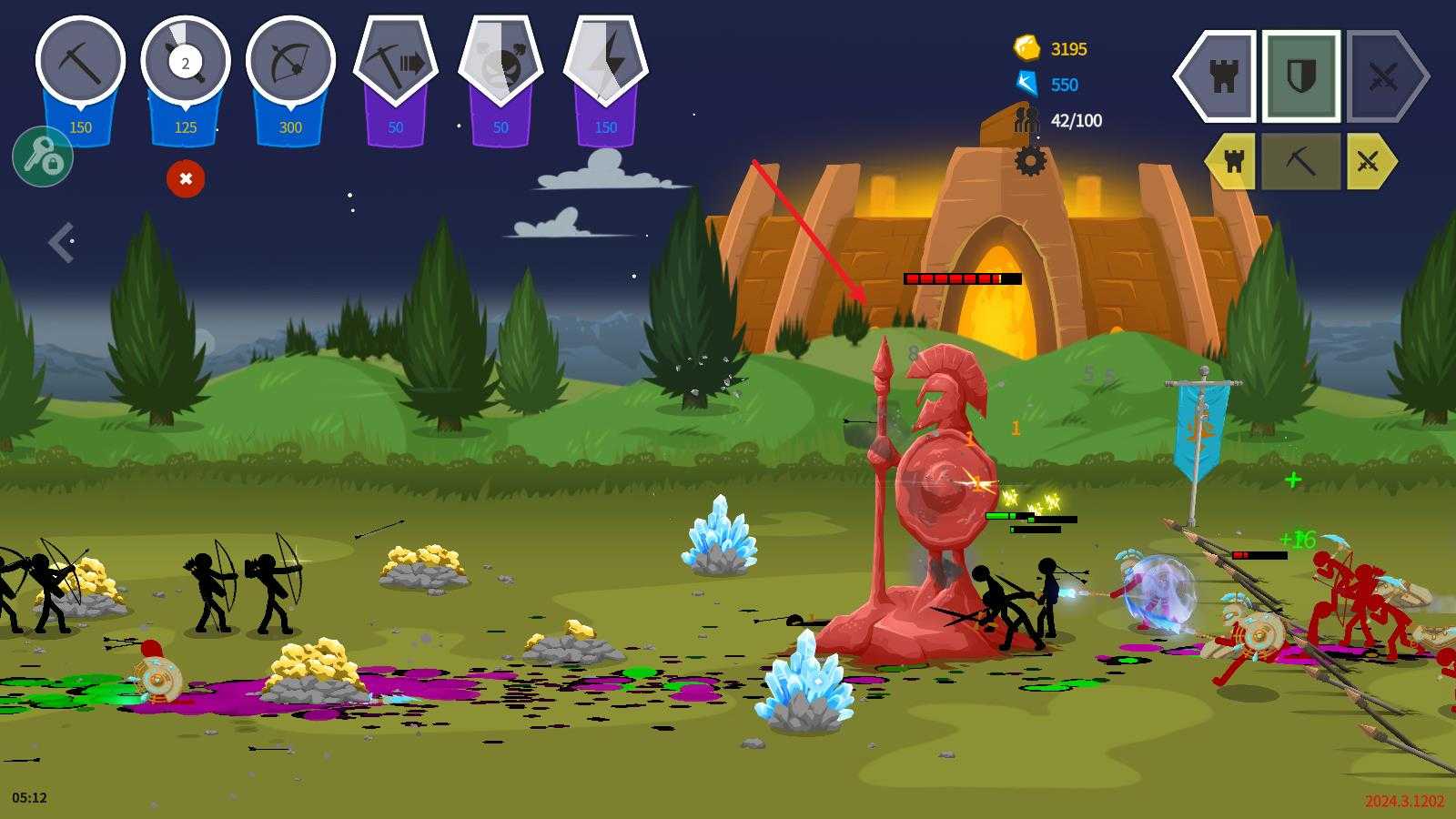
Task: Use the angry face rage ability
Action: click(500, 64)
